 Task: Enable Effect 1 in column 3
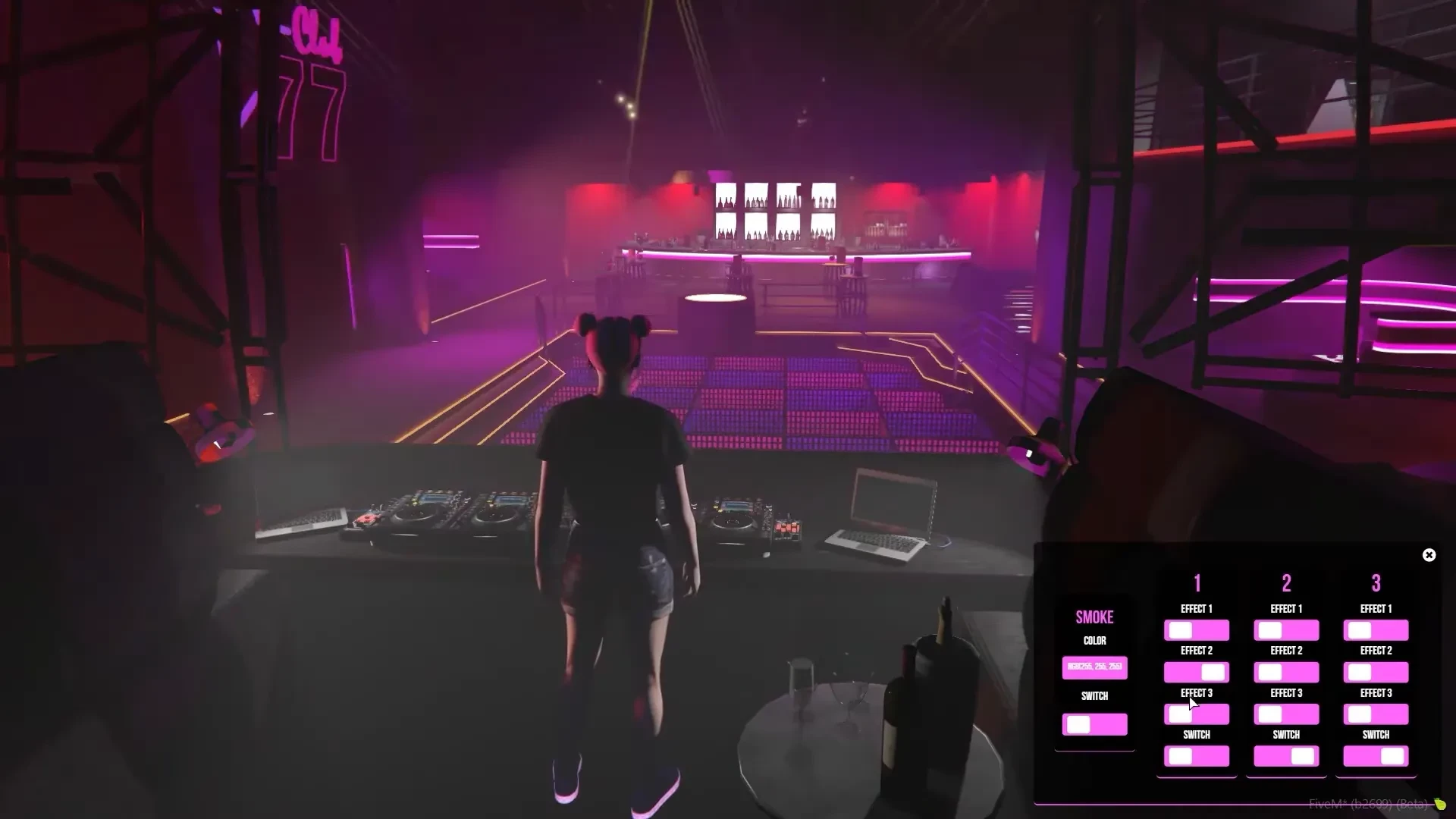pos(1376,629)
